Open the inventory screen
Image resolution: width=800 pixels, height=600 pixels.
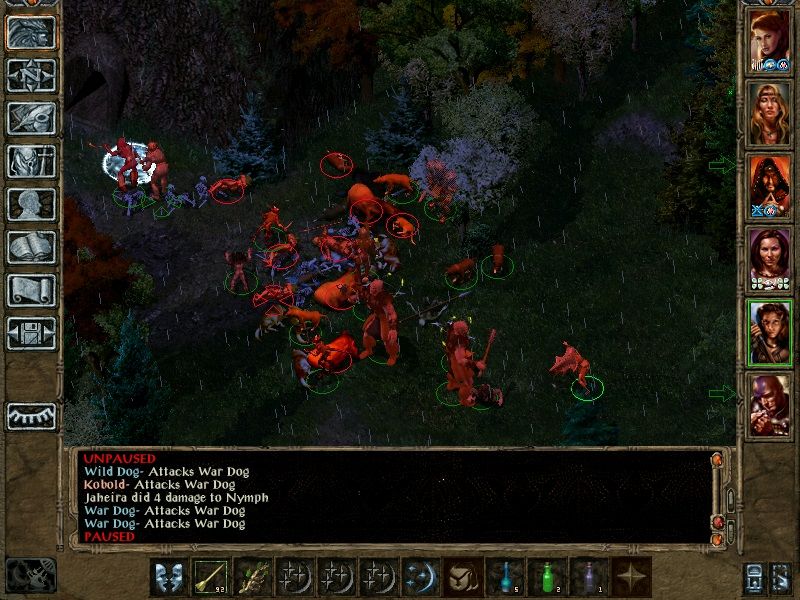click(31, 162)
